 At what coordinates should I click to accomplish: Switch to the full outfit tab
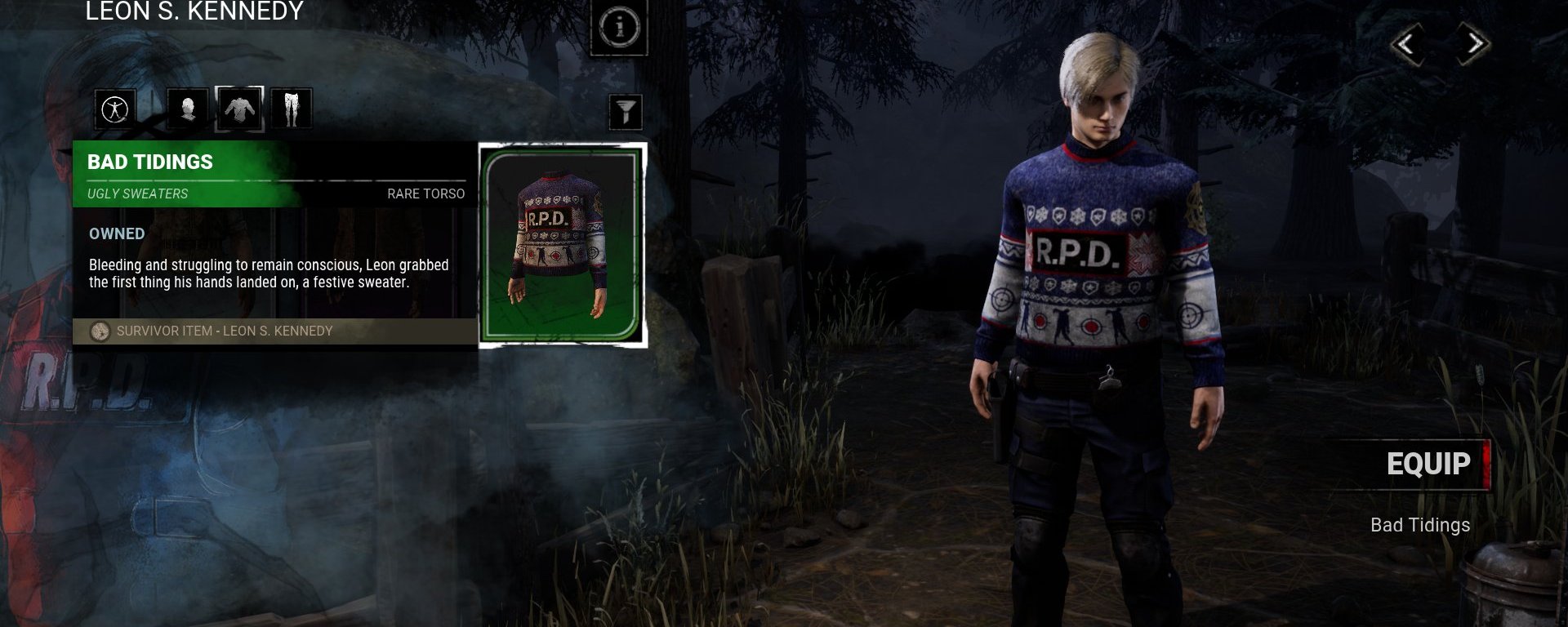point(115,109)
